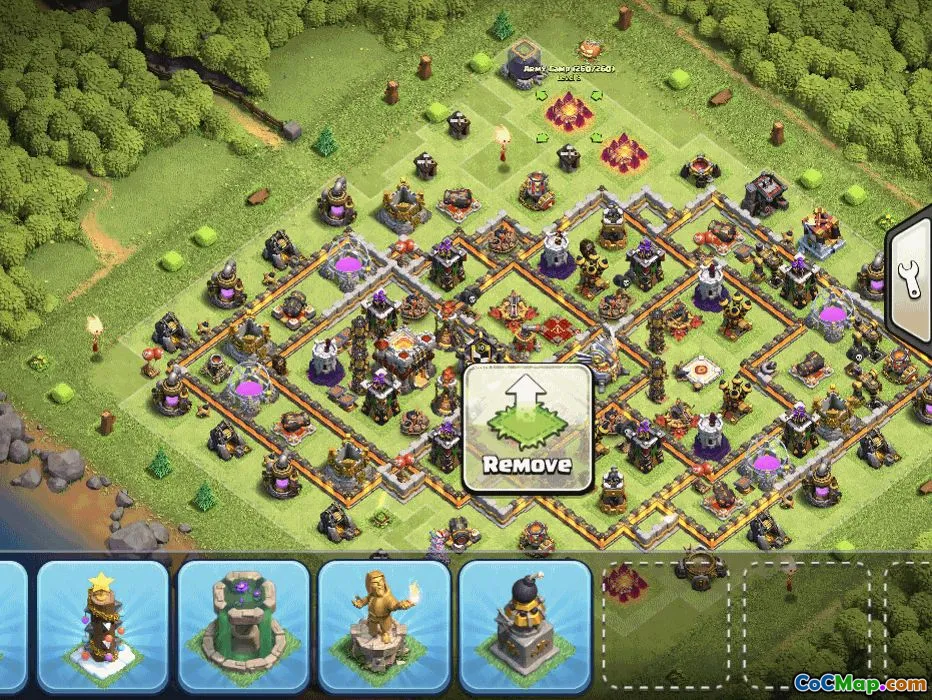
Task: Click the Remove button
Action: coord(527,428)
